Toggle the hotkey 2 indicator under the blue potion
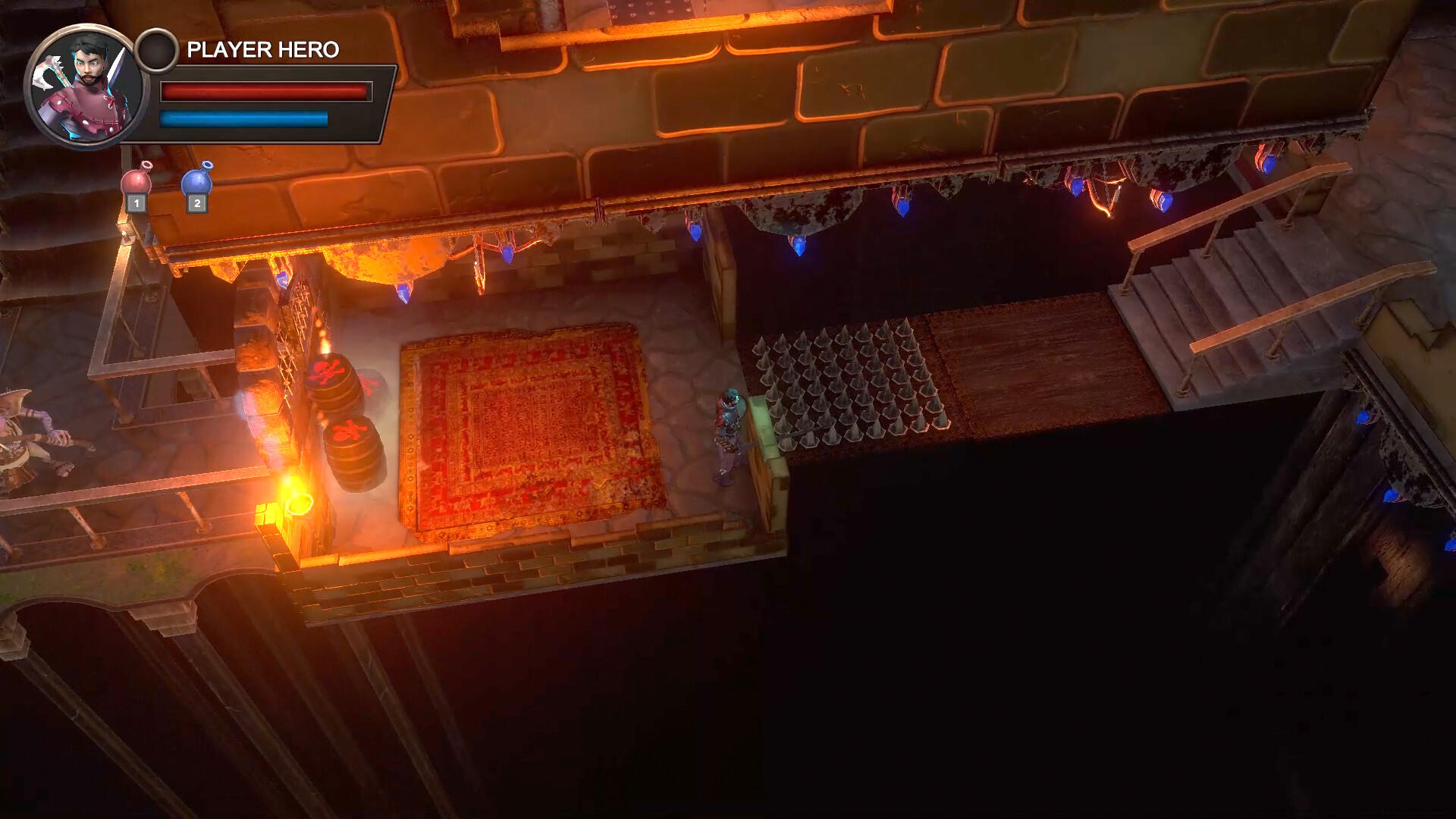This screenshot has height=819, width=1456. 196,204
